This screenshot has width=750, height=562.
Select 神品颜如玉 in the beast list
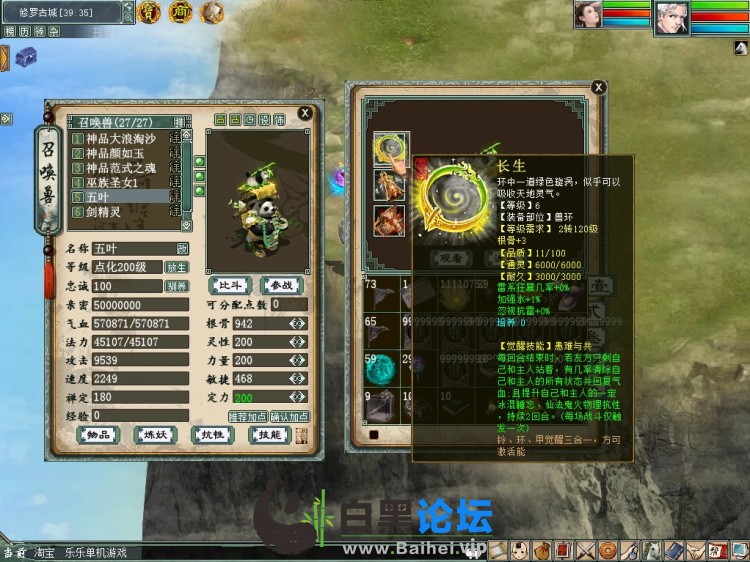pyautogui.click(x=114, y=154)
